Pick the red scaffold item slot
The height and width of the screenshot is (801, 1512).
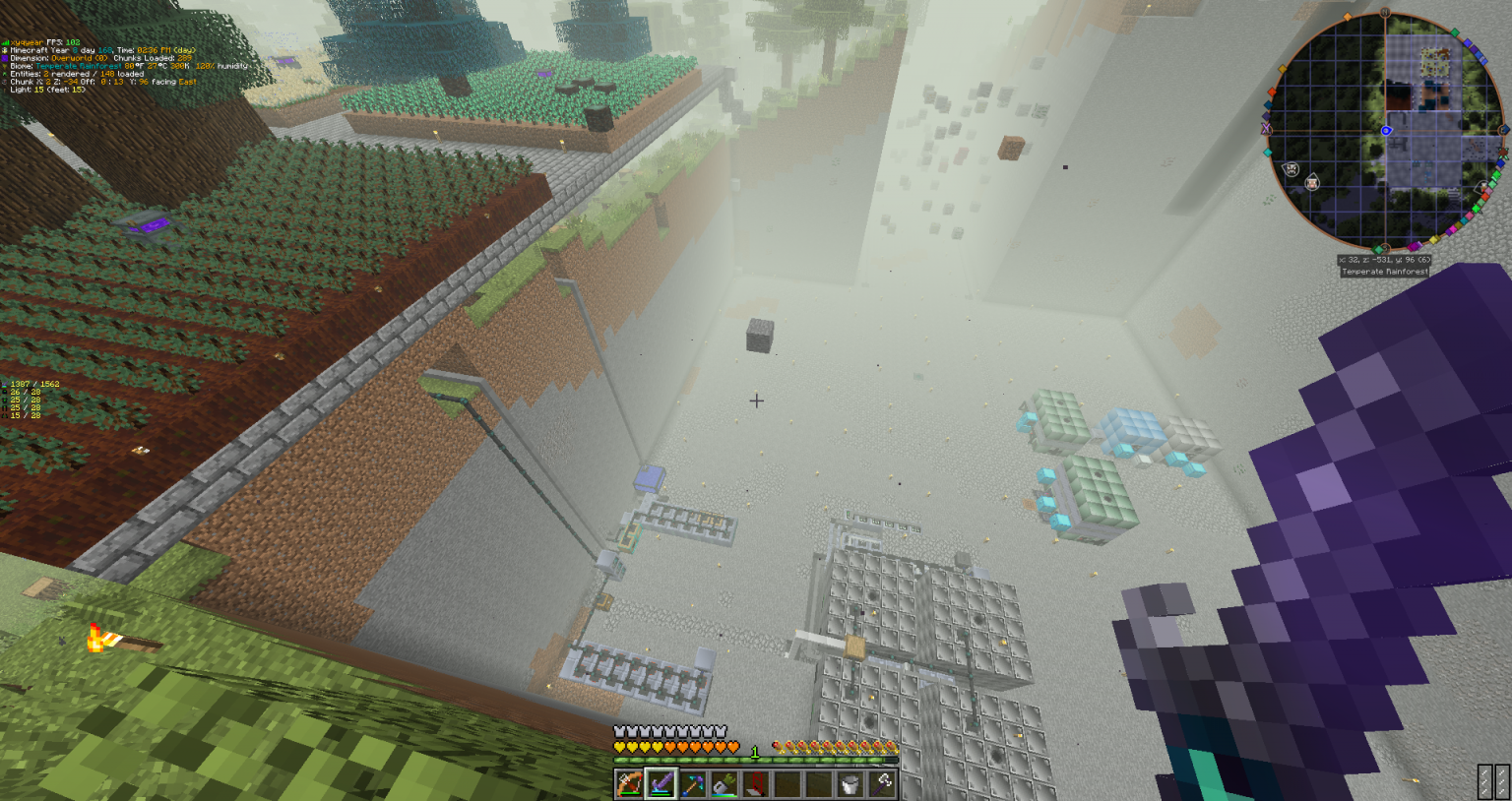click(x=755, y=784)
